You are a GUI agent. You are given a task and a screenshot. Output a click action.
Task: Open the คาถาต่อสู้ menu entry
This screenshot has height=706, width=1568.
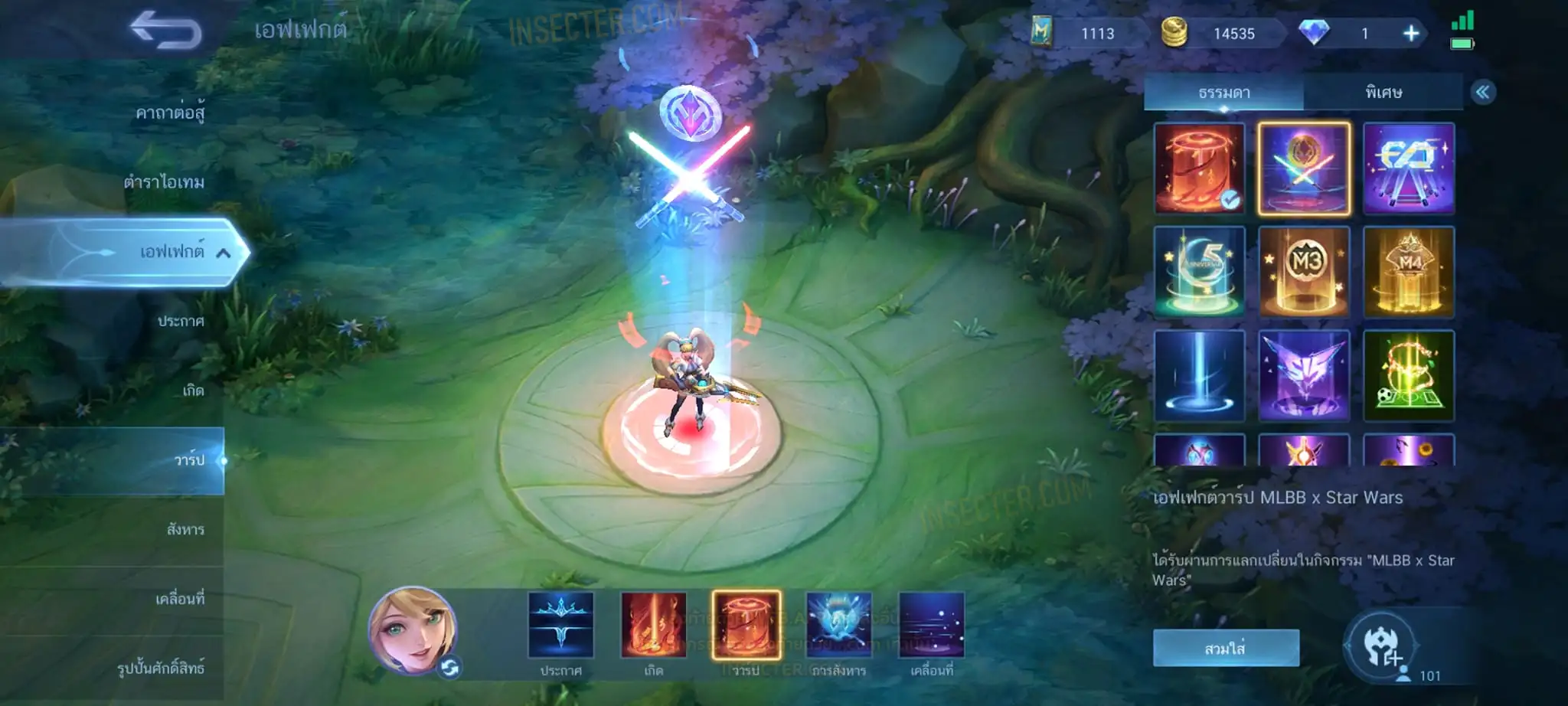(x=170, y=113)
